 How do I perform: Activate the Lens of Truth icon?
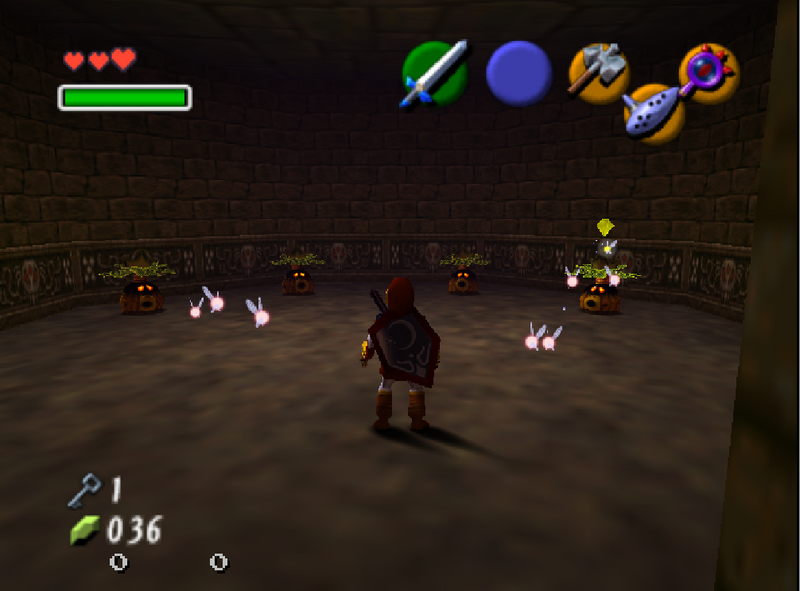click(708, 73)
